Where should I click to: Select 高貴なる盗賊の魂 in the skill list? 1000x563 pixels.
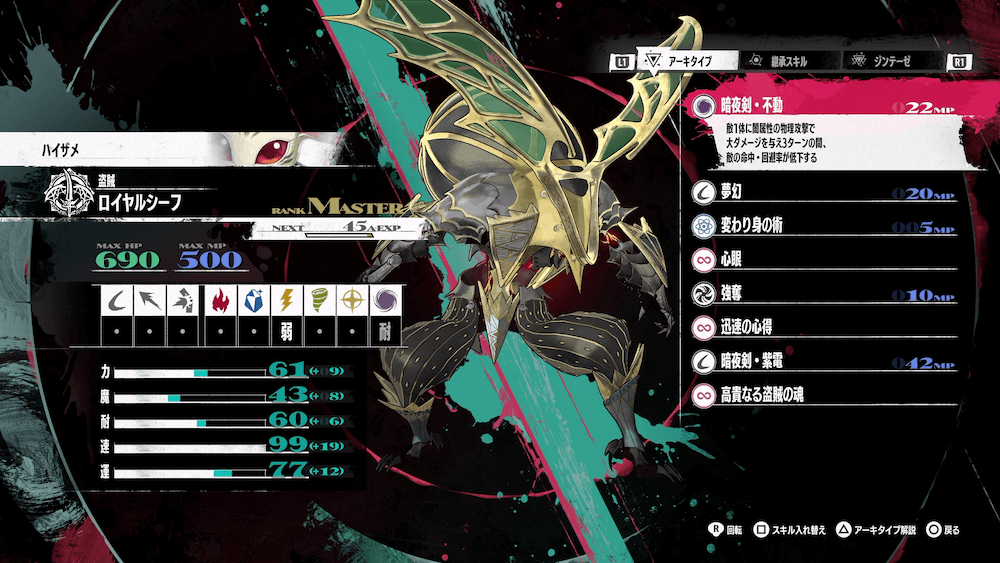click(820, 396)
